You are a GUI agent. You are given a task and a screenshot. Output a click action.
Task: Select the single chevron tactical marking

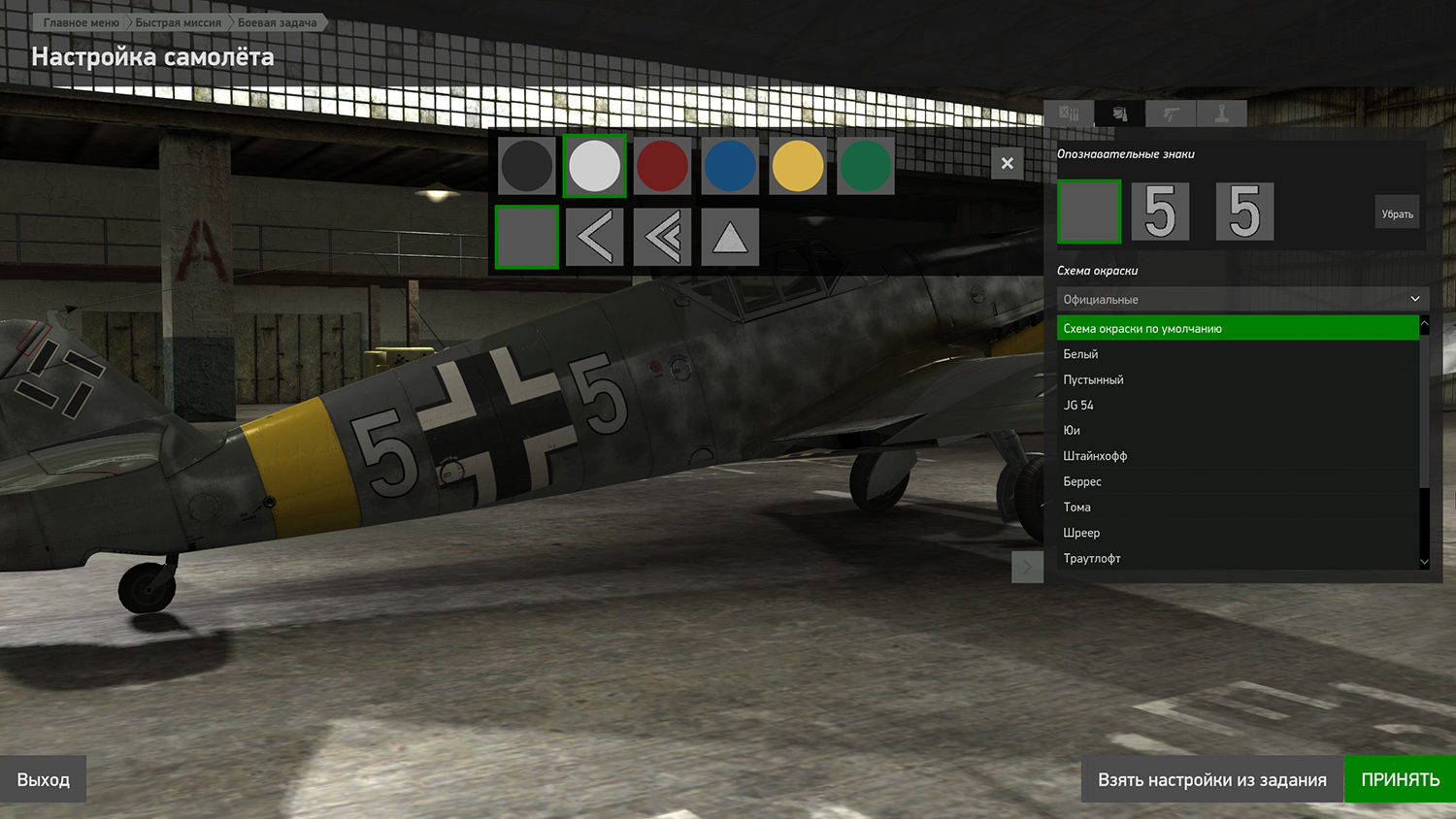tap(594, 237)
